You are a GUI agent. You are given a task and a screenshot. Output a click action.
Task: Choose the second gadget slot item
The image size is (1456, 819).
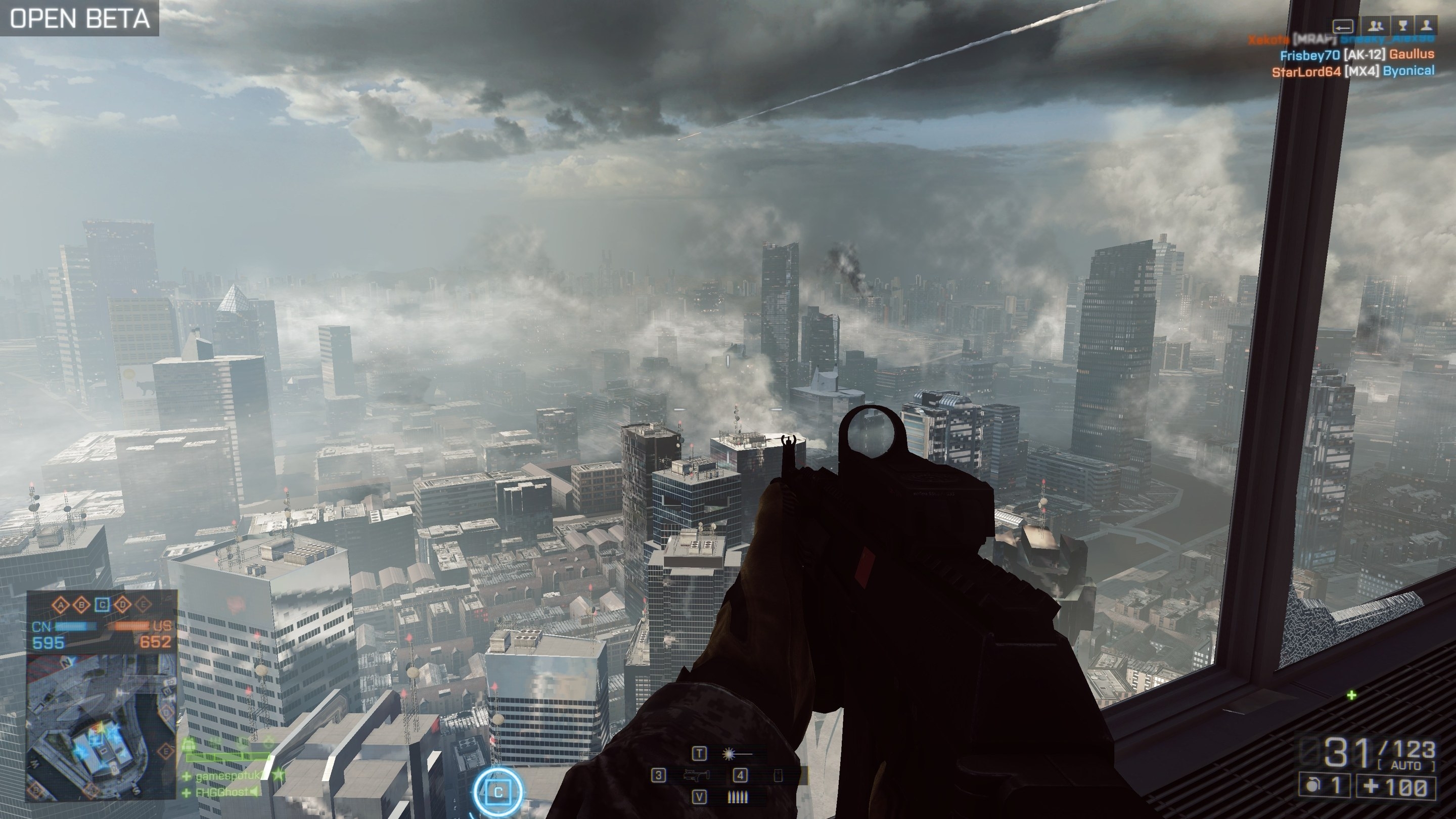tap(778, 776)
